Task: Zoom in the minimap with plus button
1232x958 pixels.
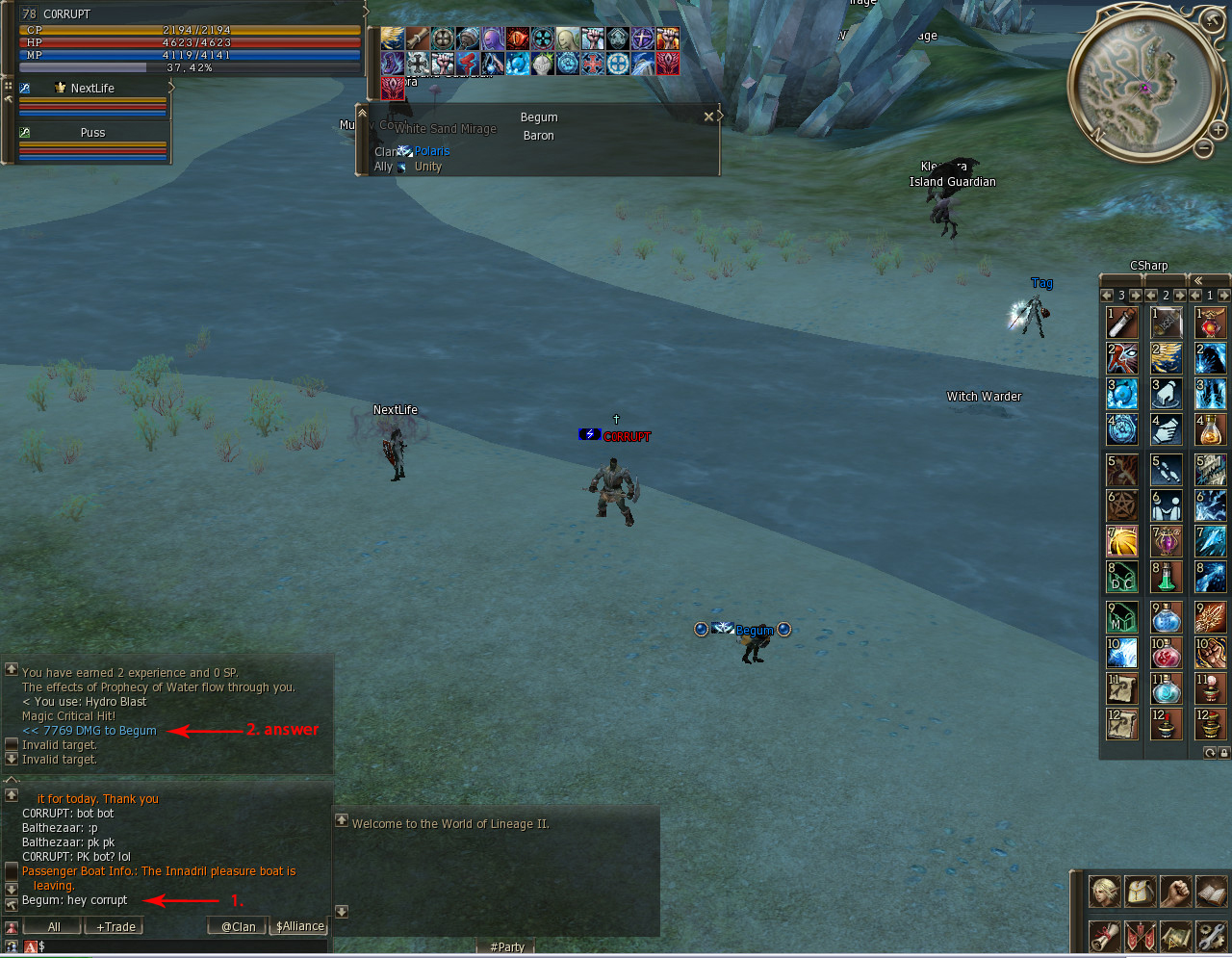Action: click(x=1218, y=129)
